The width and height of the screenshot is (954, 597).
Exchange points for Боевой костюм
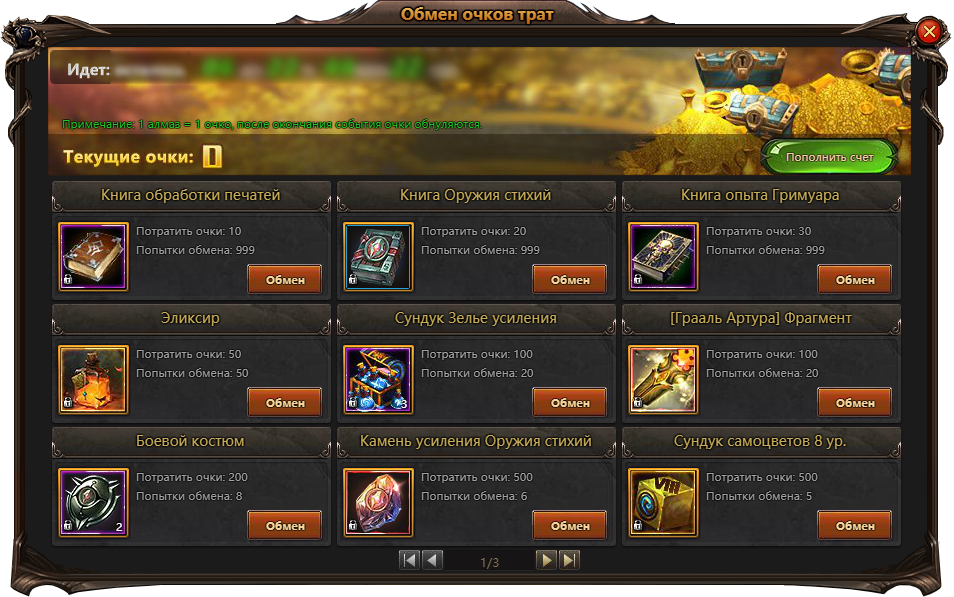284,526
